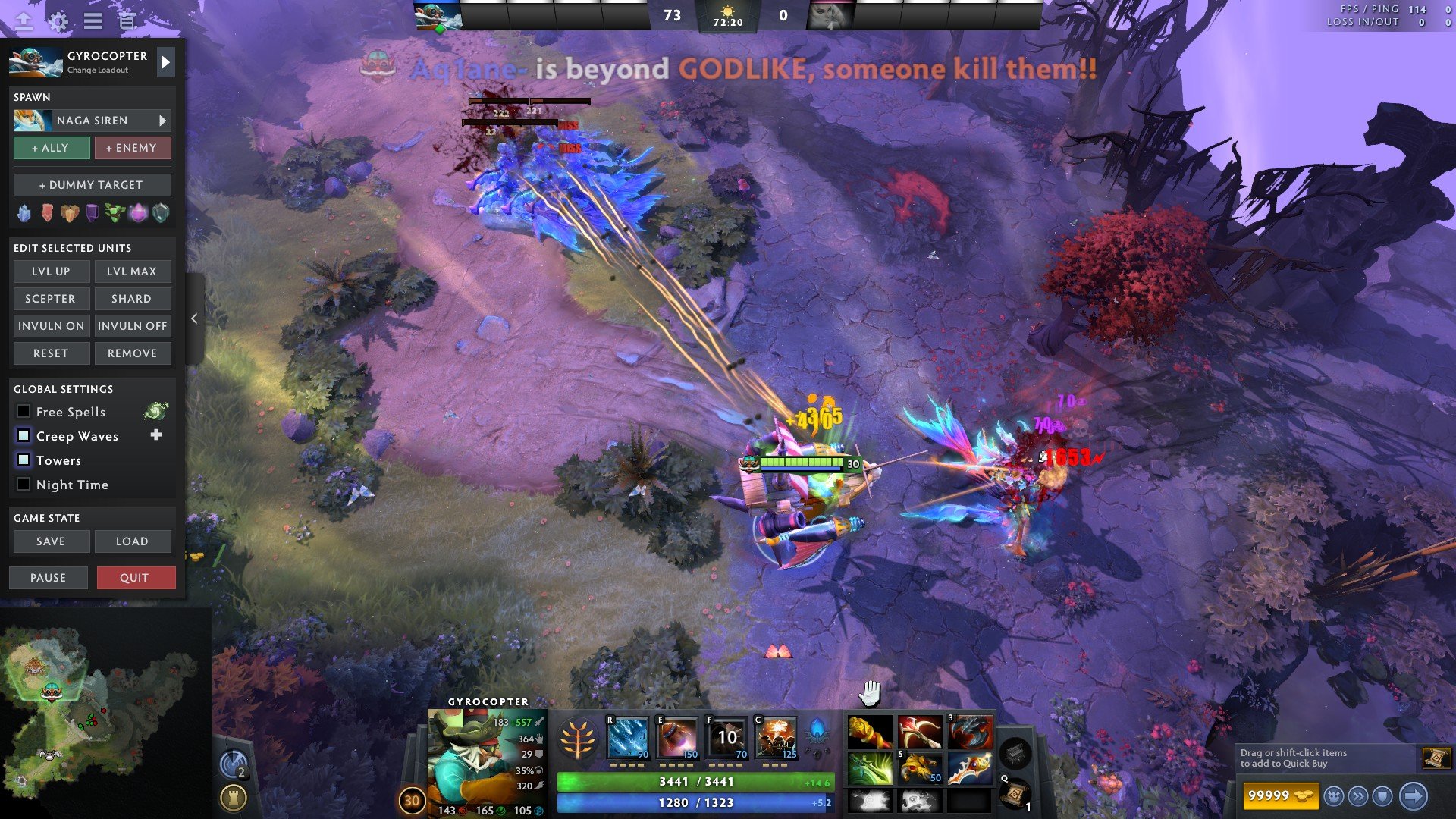Toggle the Towers checkbox
This screenshot has height=819, width=1456.
[x=24, y=460]
